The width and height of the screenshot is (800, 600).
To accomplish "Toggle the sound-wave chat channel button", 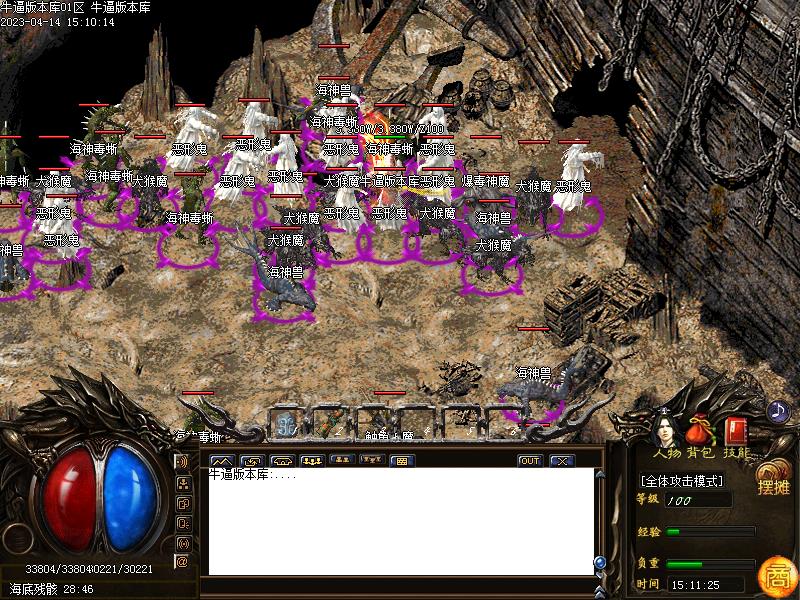I will coord(182,462).
